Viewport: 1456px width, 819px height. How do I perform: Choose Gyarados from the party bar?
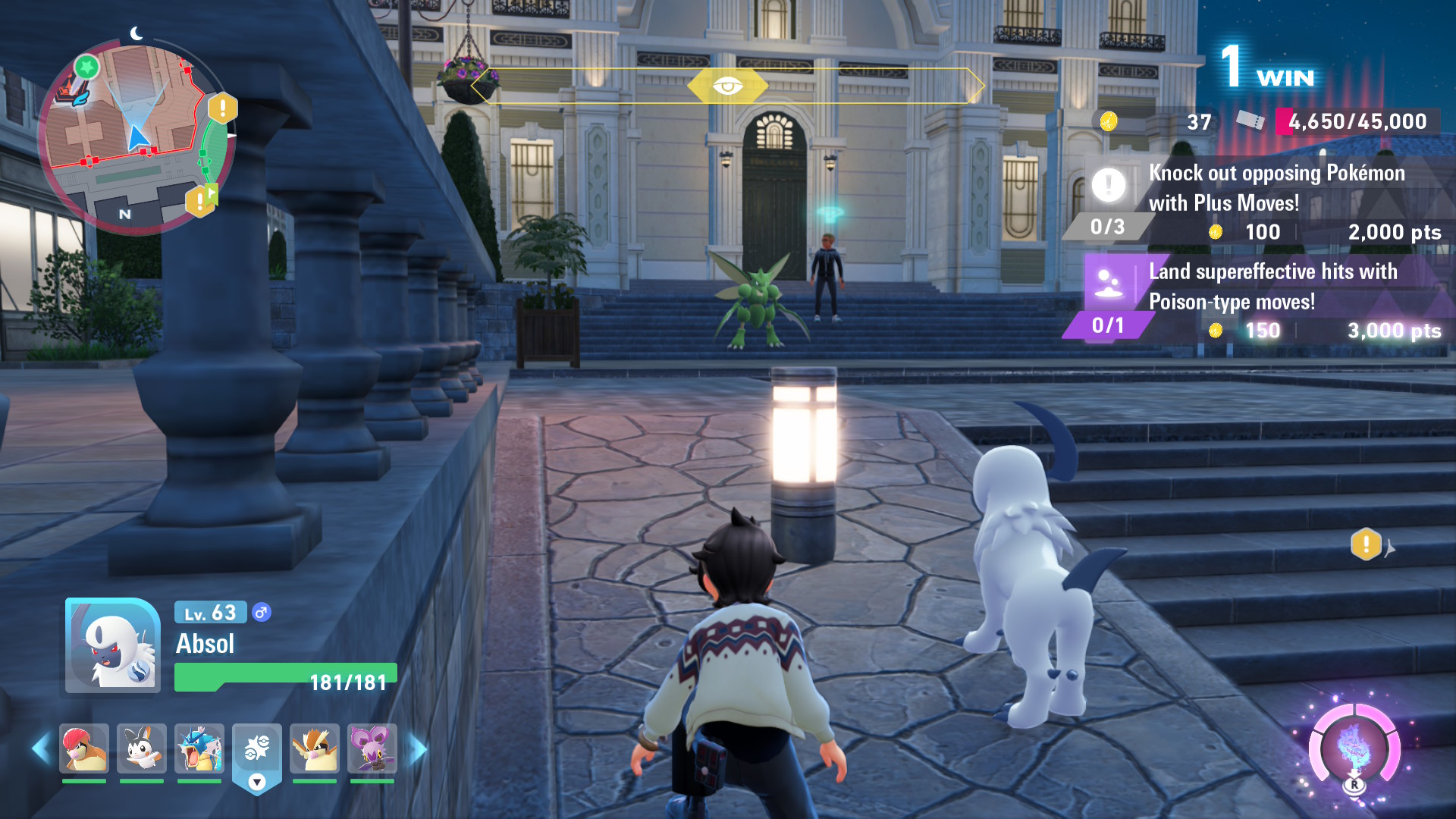tap(199, 748)
